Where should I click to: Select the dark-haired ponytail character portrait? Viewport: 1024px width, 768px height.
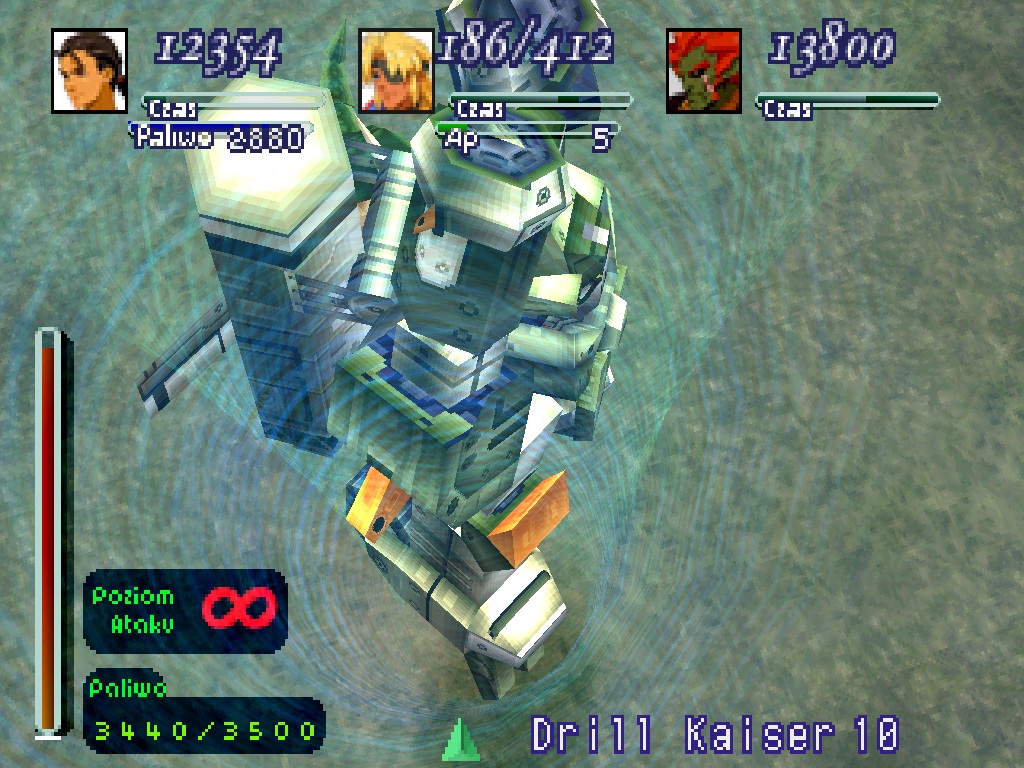pyautogui.click(x=89, y=71)
